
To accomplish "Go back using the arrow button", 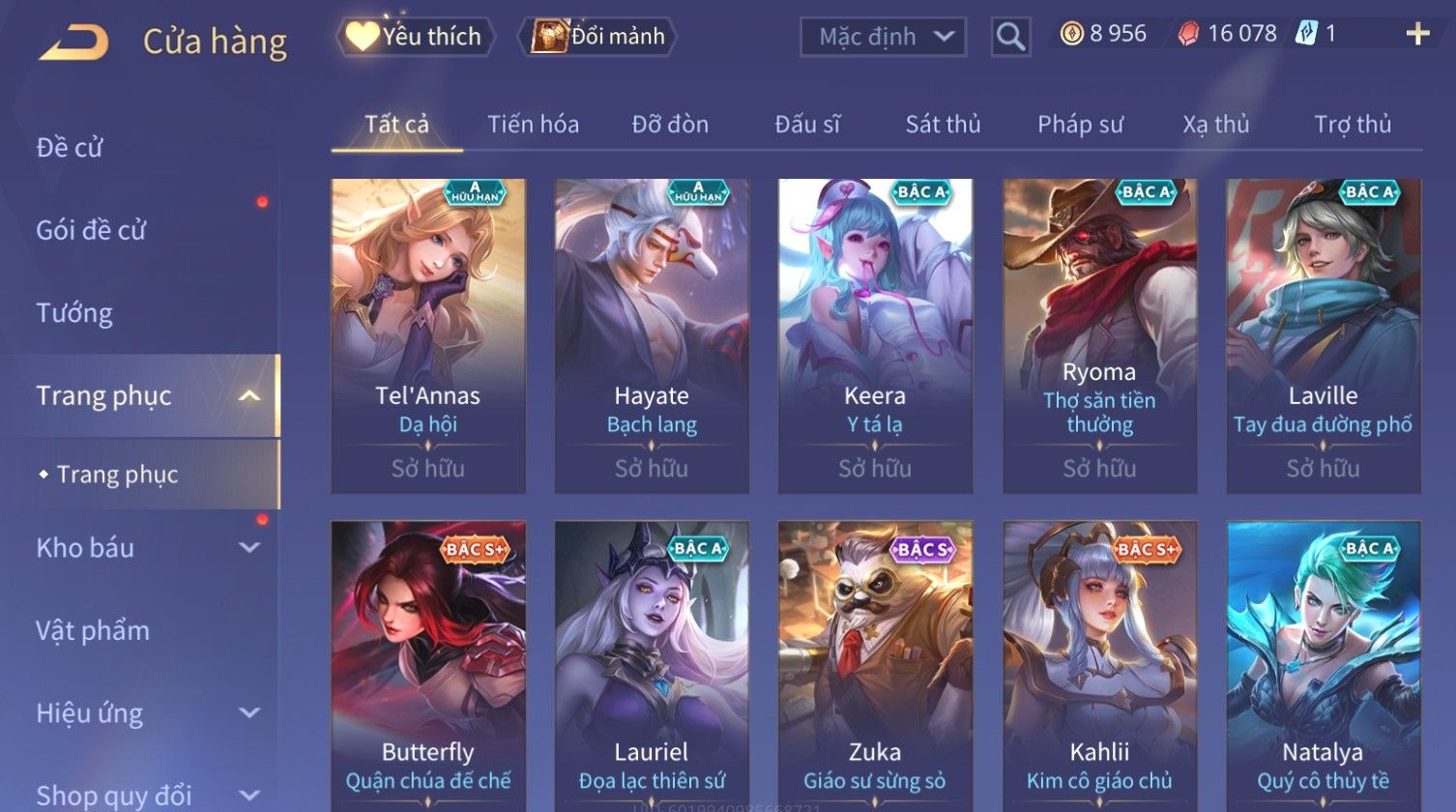I will (73, 43).
